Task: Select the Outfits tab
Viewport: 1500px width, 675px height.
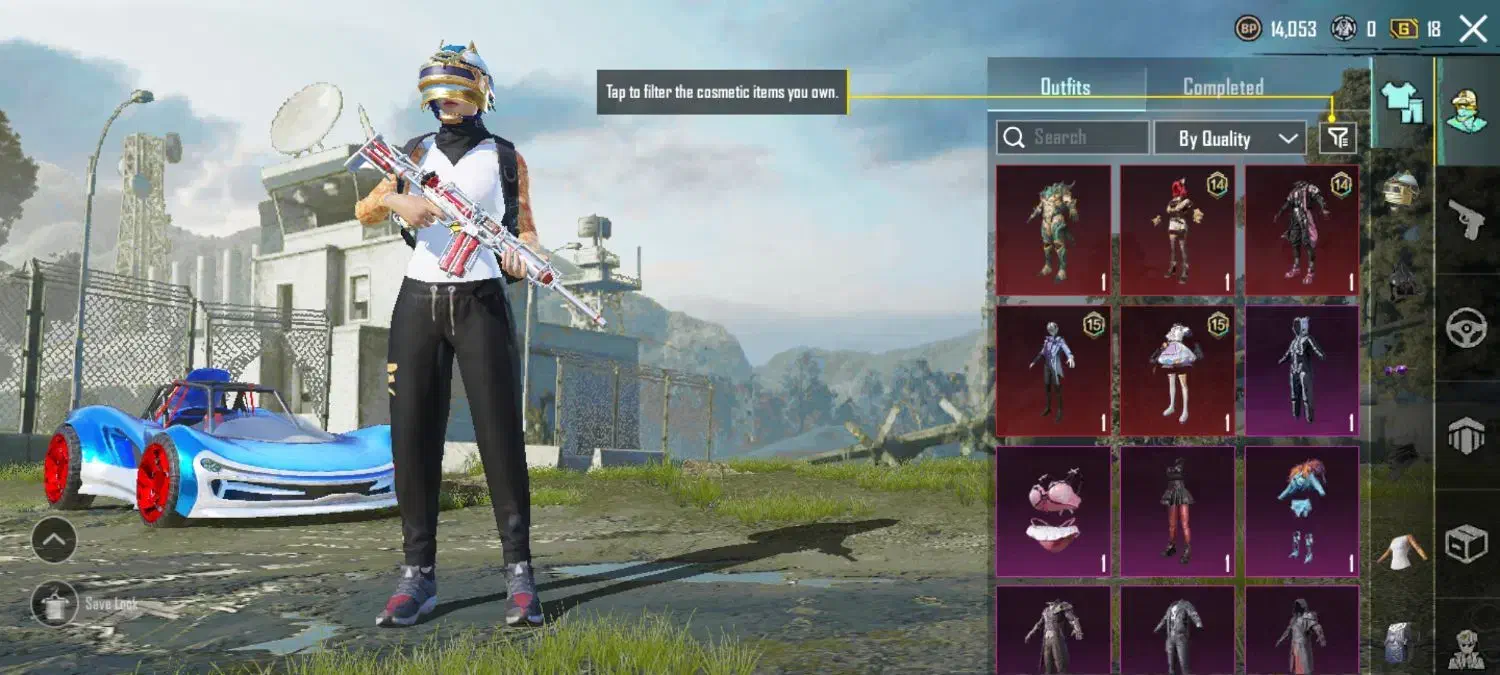Action: coord(1065,87)
